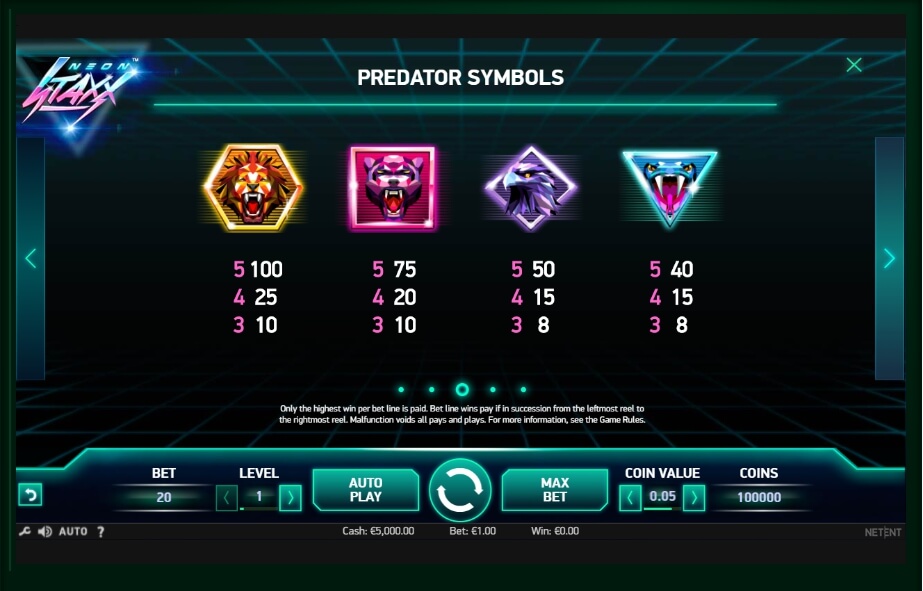Open the AUTO options in the bottom bar

73,531
